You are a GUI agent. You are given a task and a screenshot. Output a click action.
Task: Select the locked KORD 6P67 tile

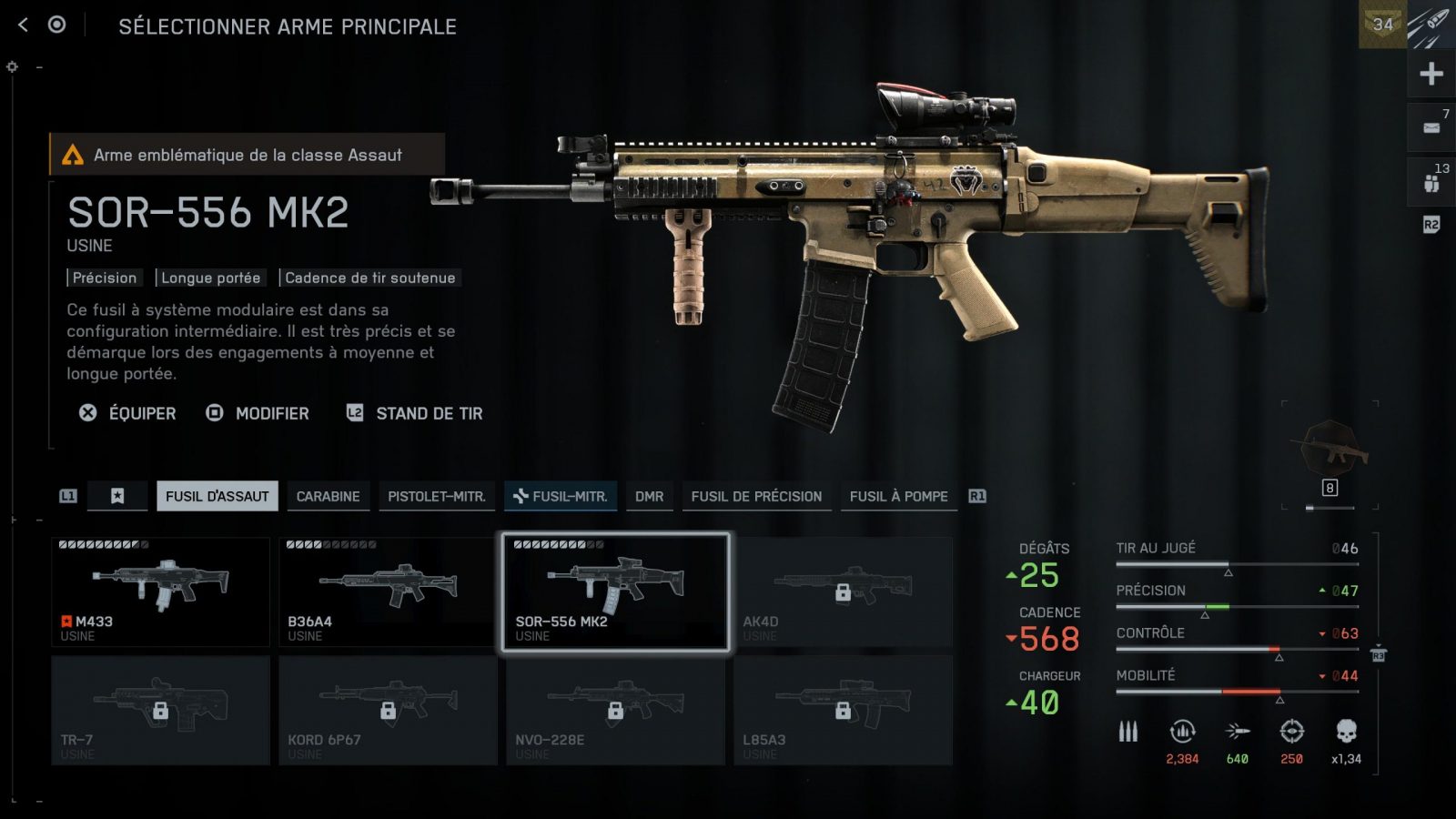click(388, 710)
